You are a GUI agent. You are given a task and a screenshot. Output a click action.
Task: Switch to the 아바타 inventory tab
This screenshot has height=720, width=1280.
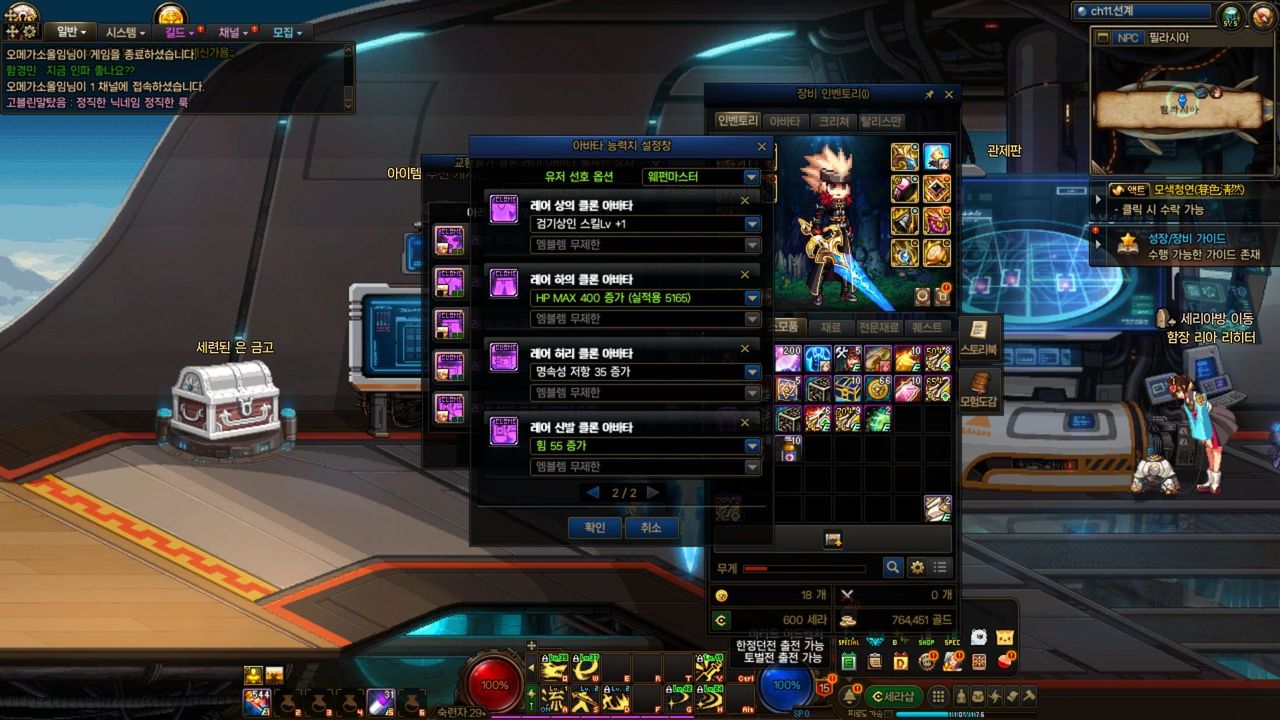[x=785, y=121]
